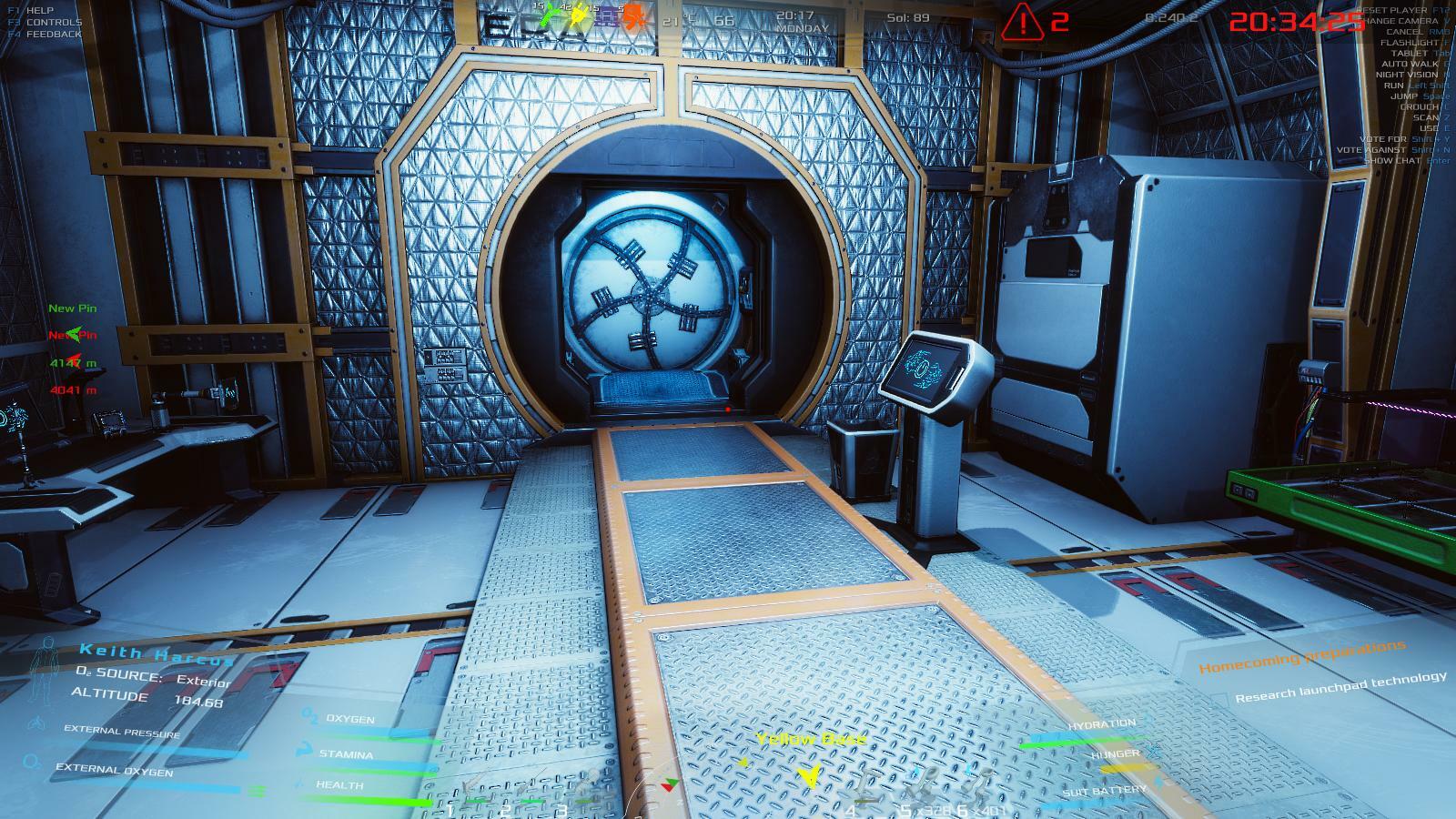Click the Yellow Base compass marker
Viewport: 1456px width, 819px height.
(x=808, y=774)
